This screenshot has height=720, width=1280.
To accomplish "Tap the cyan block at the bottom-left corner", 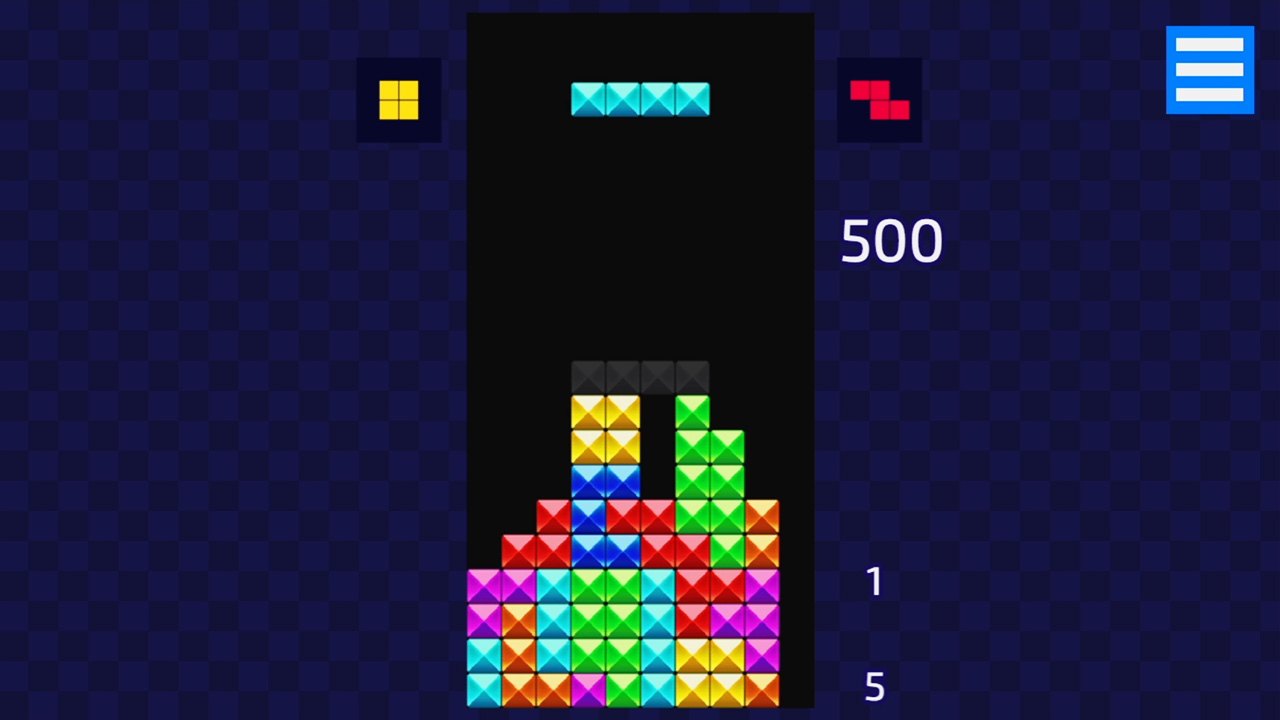I will 483,690.
